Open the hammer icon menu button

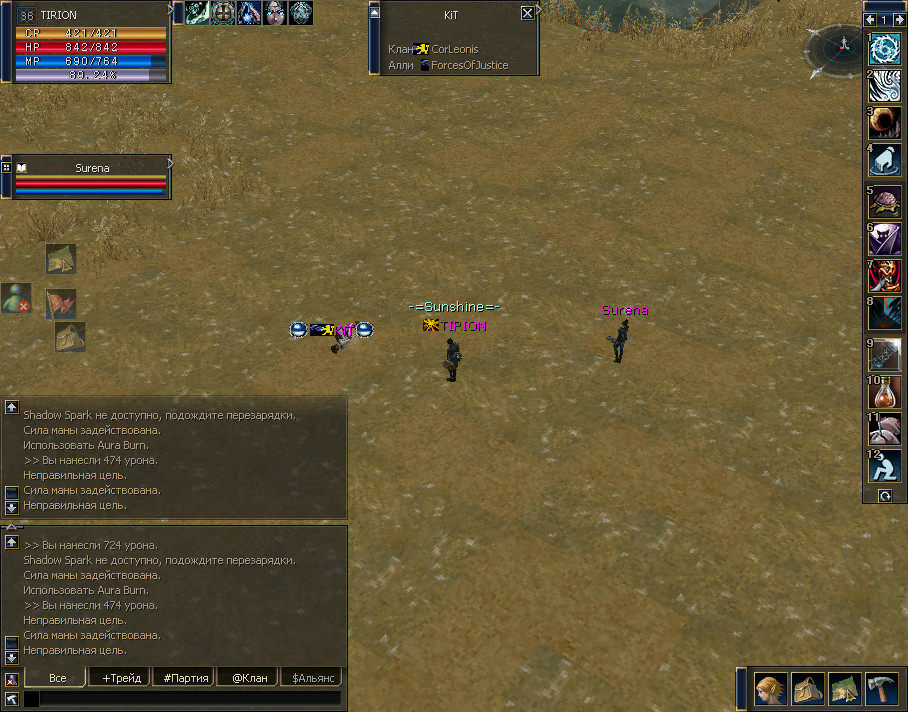pos(881,689)
